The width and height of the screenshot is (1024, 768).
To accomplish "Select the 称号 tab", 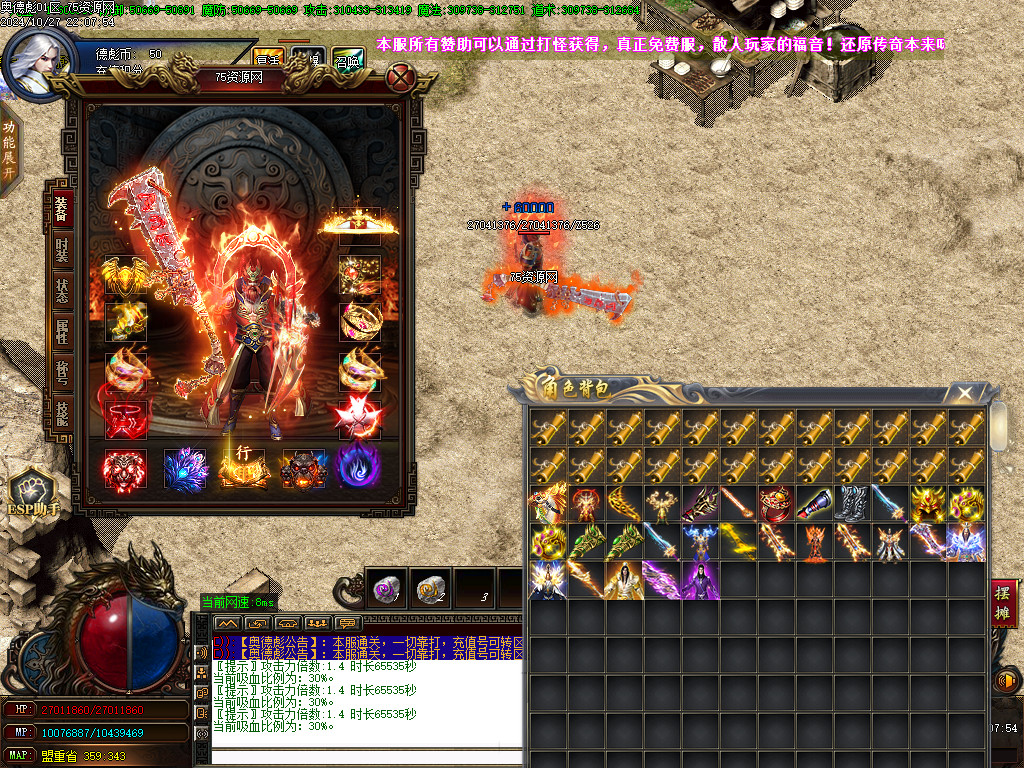I will coord(62,371).
